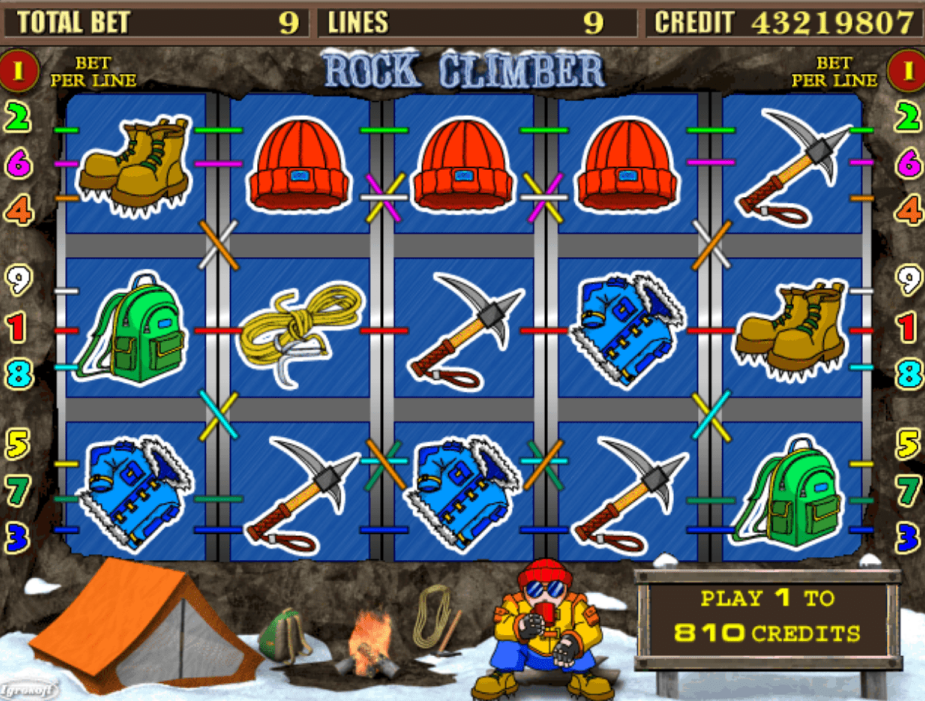Choose the white line 9 marker on the right
The image size is (925, 701).
pyautogui.click(x=907, y=281)
